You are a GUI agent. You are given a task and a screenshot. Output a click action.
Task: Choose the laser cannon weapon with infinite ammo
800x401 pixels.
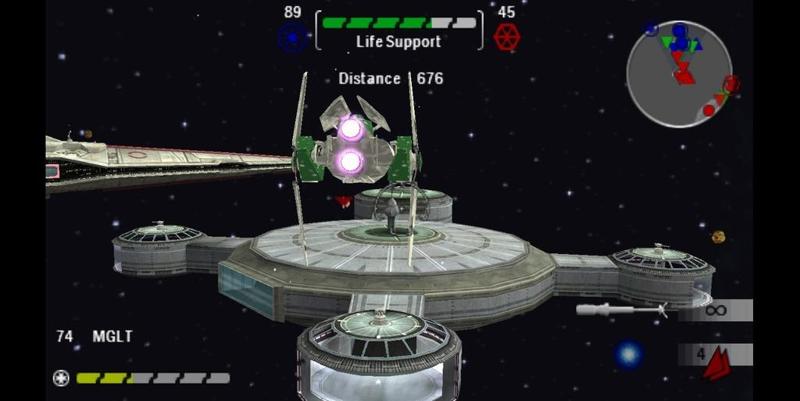click(x=622, y=311)
